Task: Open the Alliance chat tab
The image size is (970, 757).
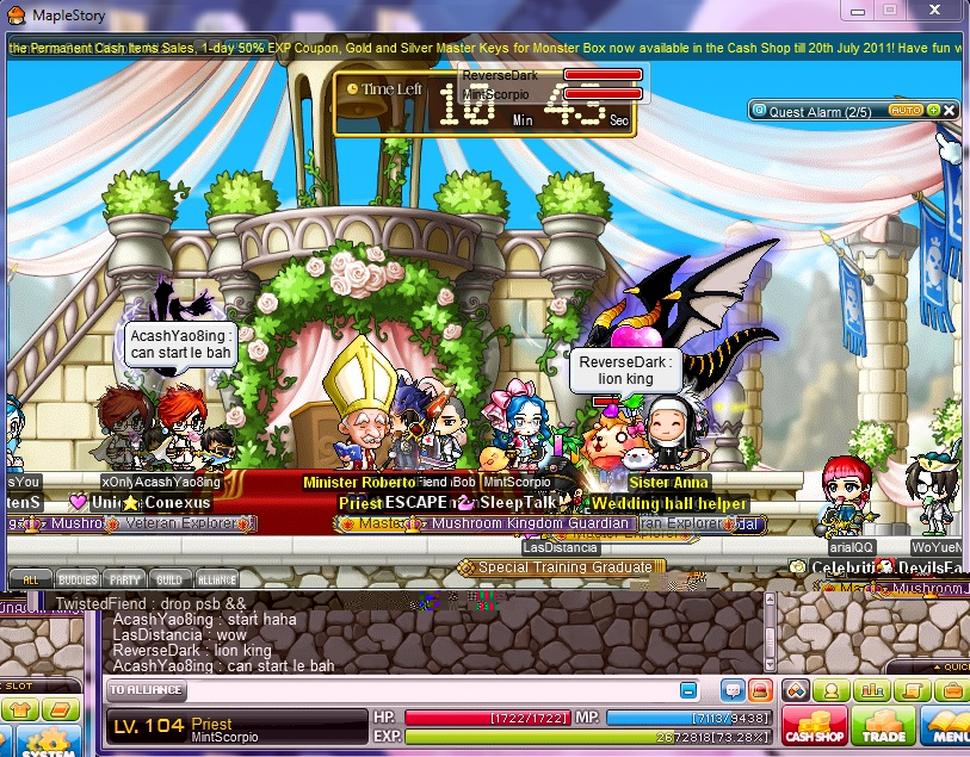Action: [x=216, y=579]
